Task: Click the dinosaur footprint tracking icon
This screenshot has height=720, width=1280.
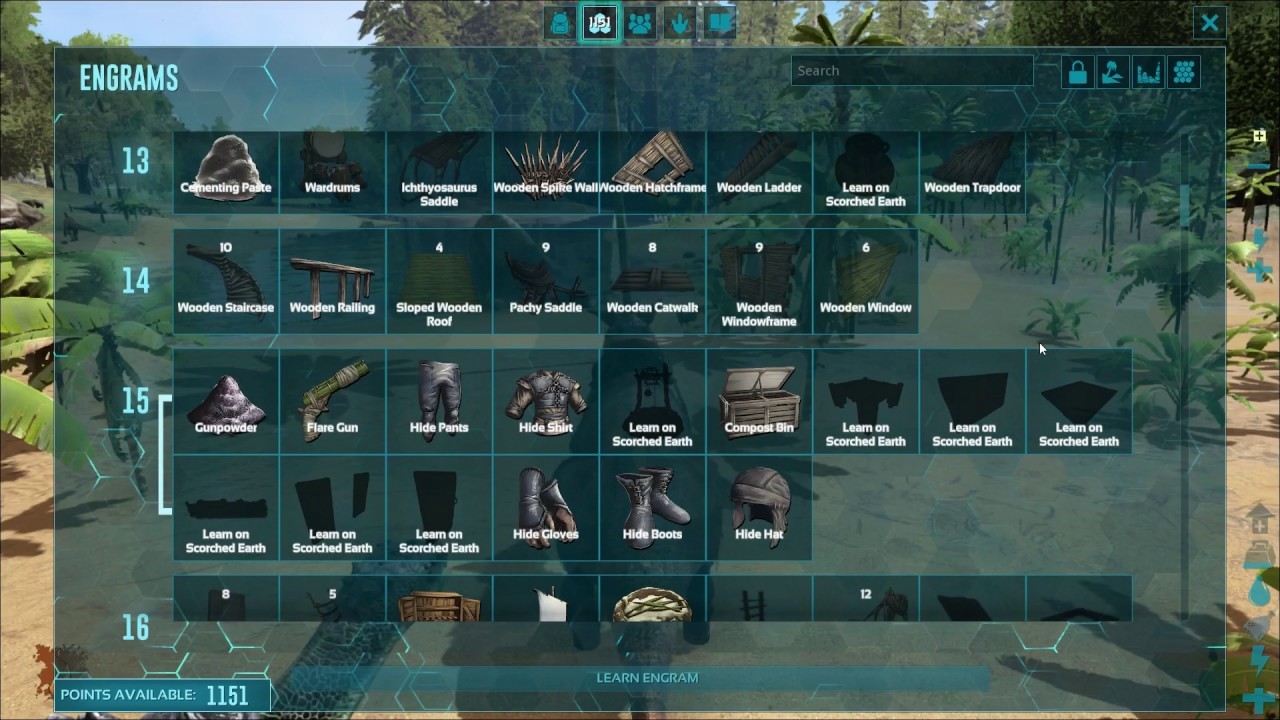Action: point(679,23)
